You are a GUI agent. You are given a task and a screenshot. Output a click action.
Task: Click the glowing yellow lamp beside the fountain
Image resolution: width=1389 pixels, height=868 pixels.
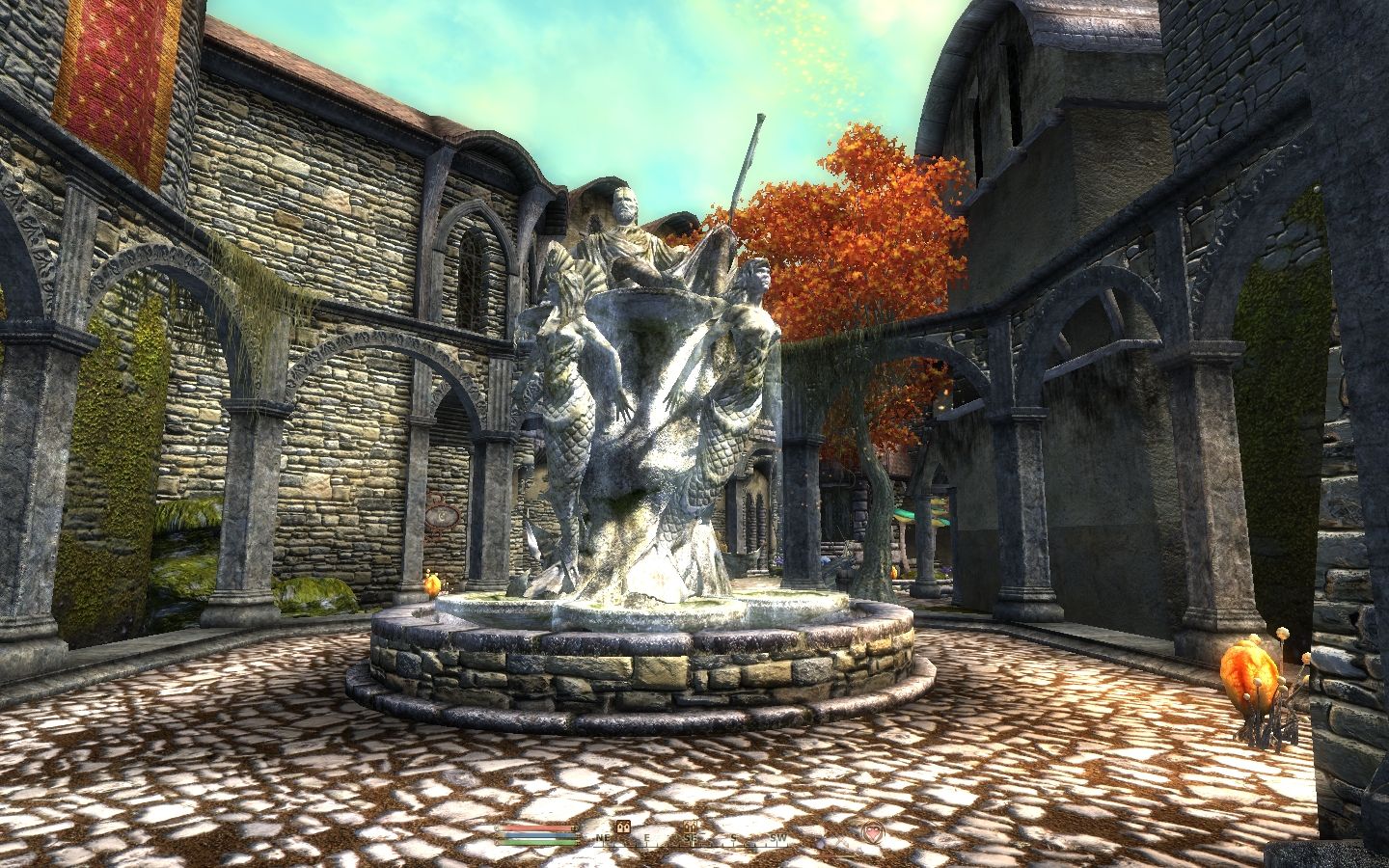point(431,584)
